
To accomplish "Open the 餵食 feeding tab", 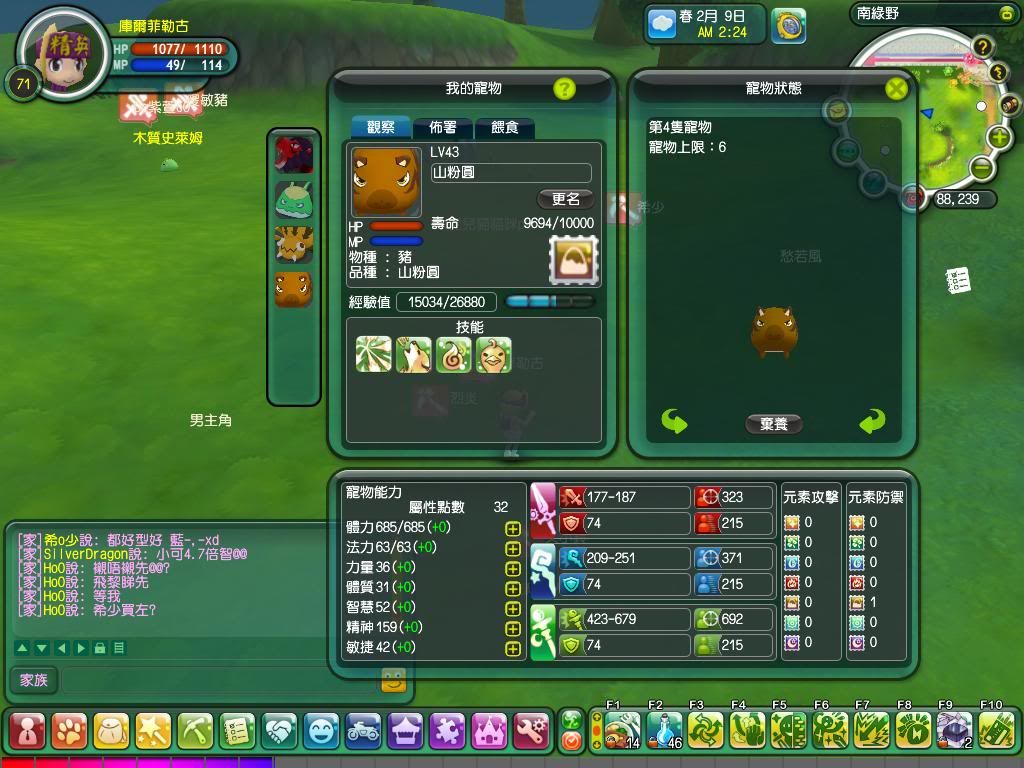I will point(504,128).
